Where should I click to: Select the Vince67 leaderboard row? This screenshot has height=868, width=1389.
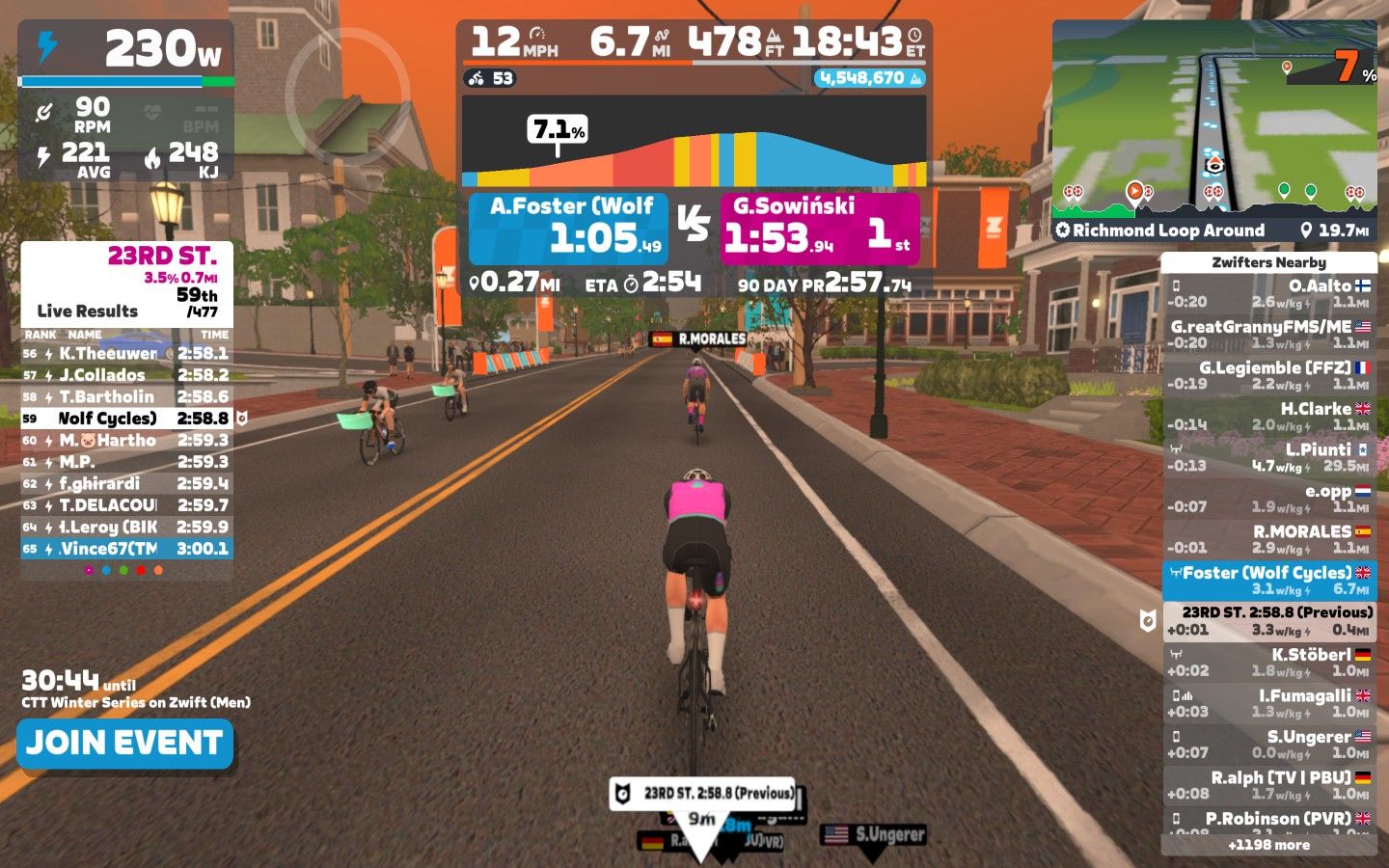126,549
